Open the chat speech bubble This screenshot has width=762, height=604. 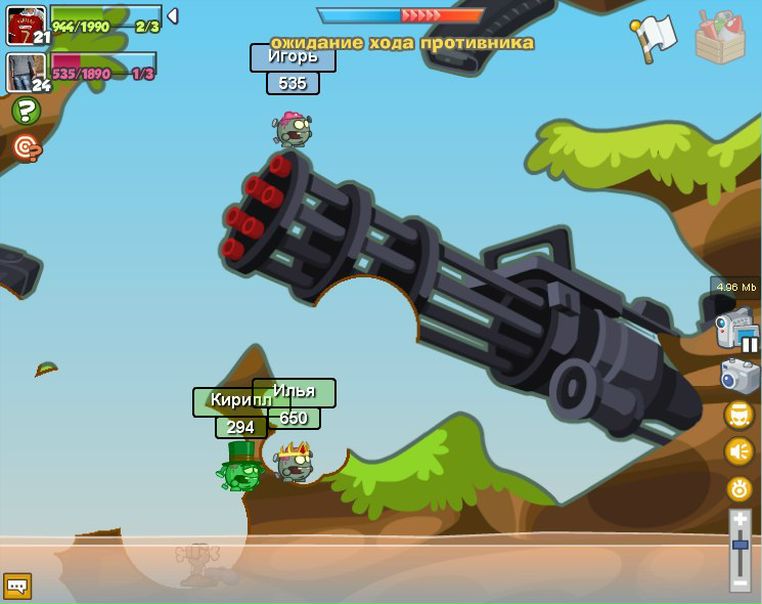pyautogui.click(x=17, y=585)
